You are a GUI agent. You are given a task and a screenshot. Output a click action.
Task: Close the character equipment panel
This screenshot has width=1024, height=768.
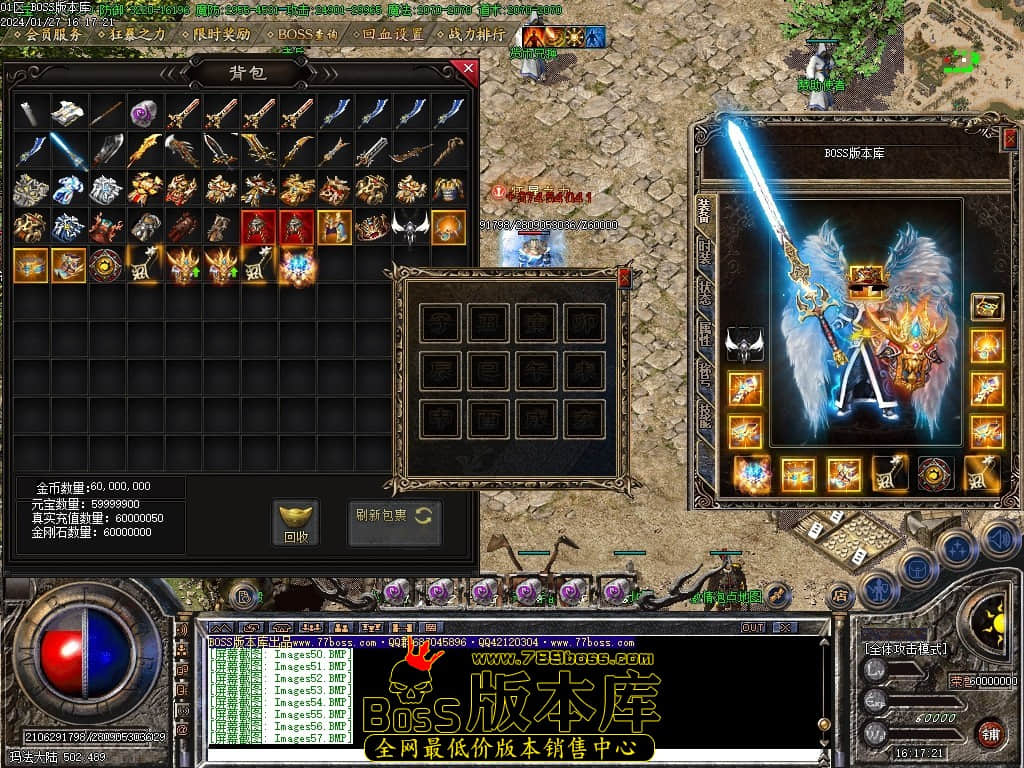(x=1009, y=139)
